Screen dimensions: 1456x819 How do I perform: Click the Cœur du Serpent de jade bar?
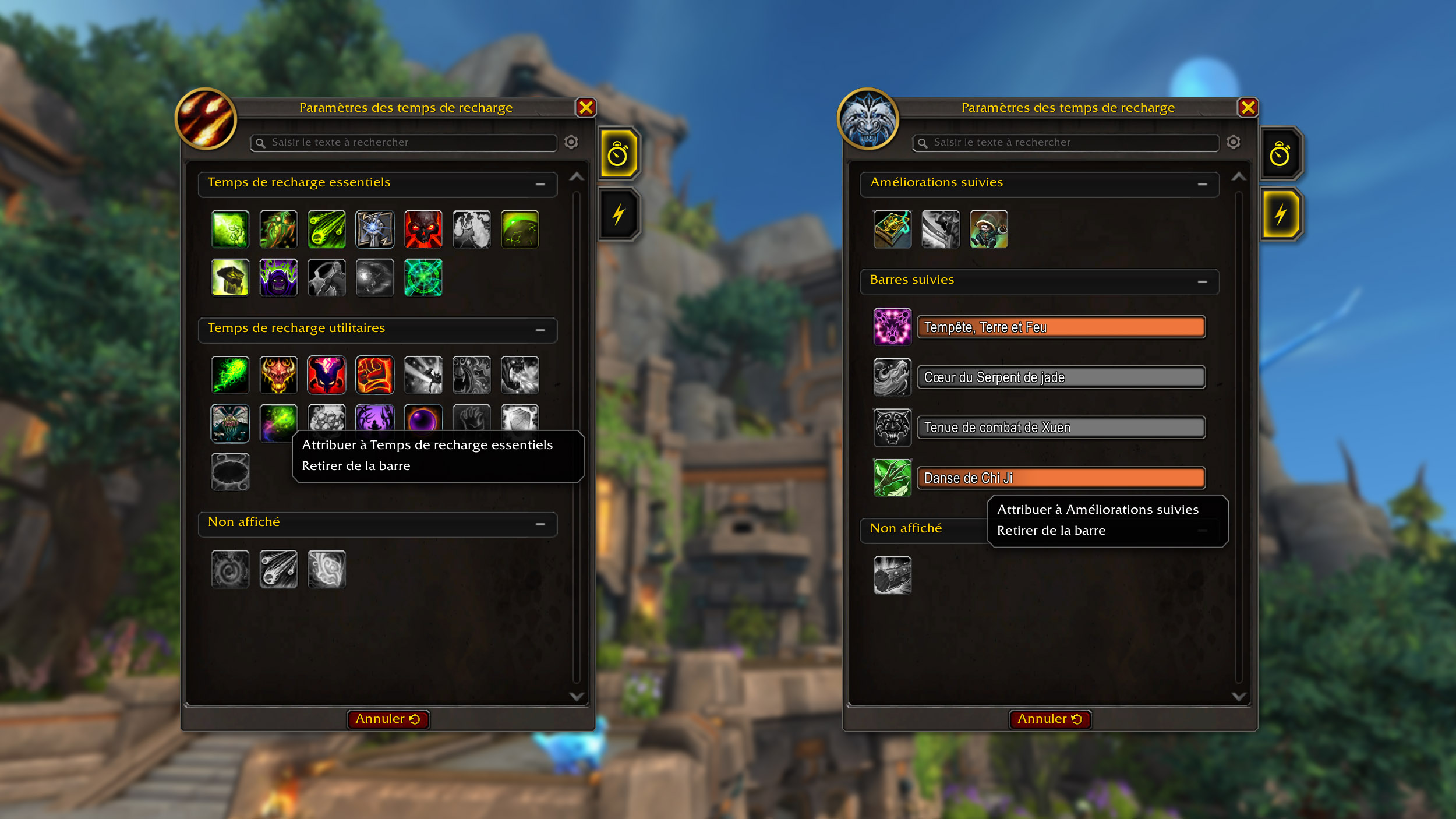tap(1061, 377)
